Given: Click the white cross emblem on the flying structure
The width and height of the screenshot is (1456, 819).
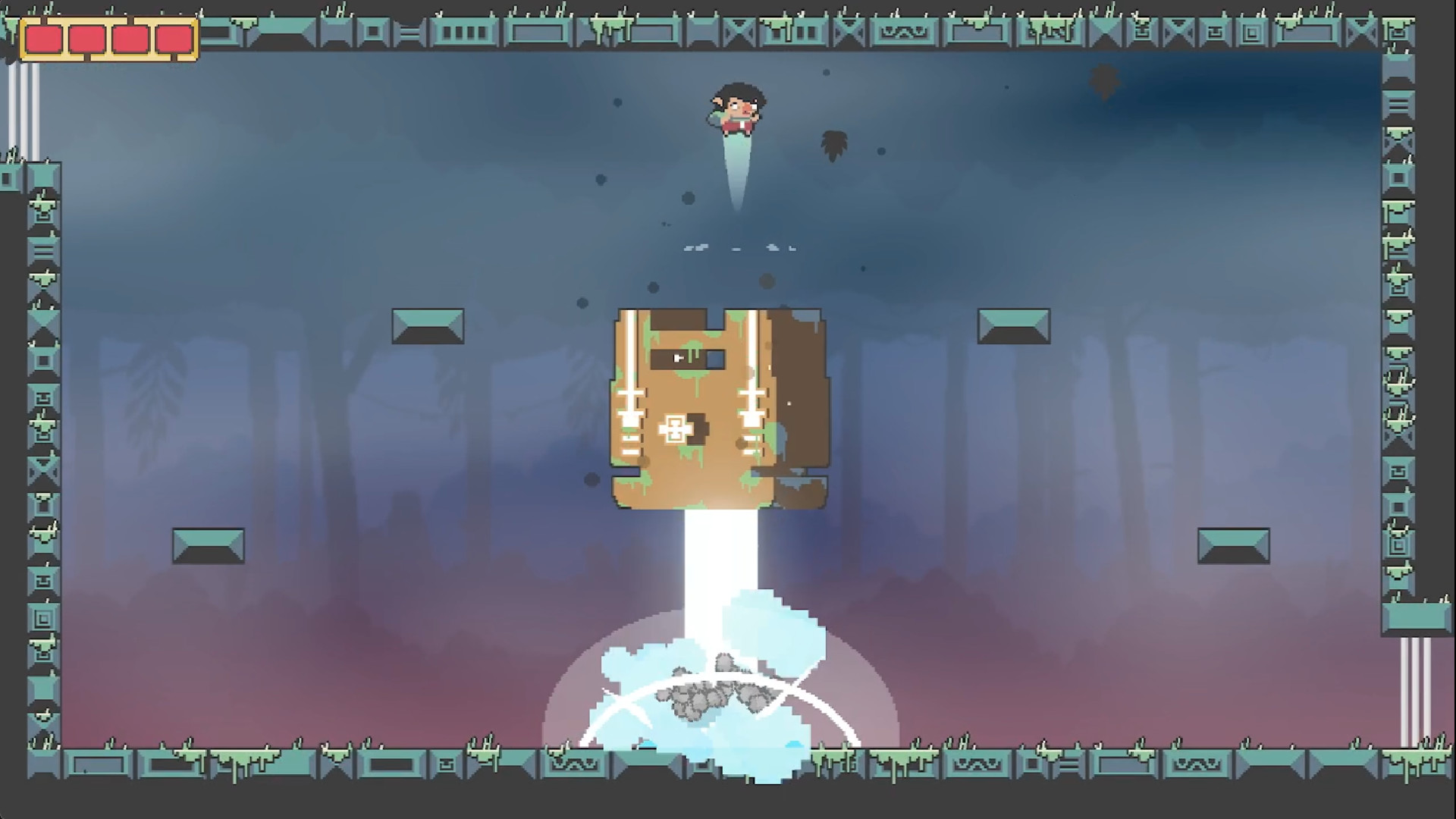Looking at the screenshot, I should pyautogui.click(x=673, y=429).
